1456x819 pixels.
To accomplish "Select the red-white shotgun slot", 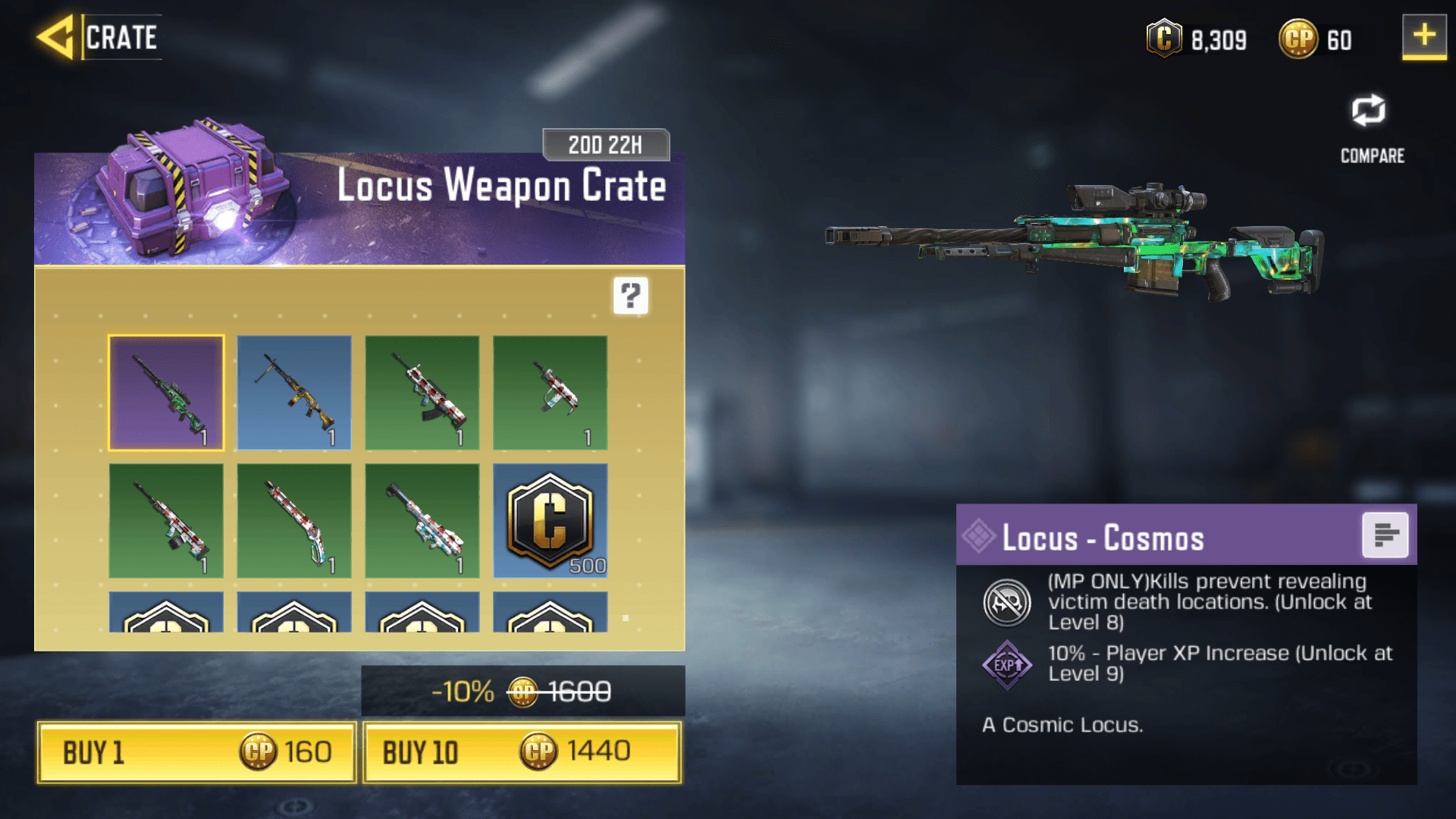I will click(x=294, y=521).
